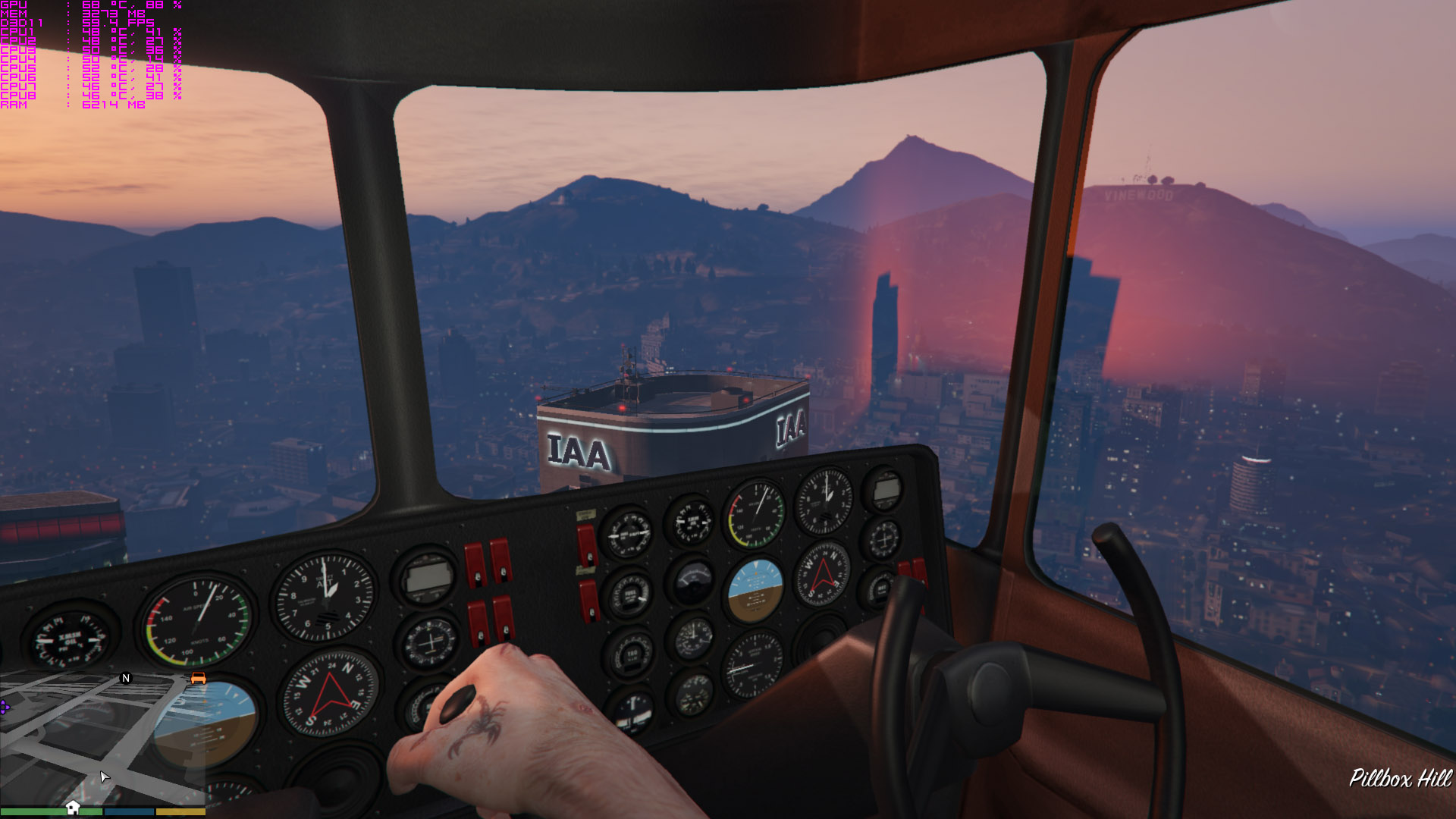Viewport: 1456px width, 819px height.
Task: Select the orange car blip on minimap
Action: [198, 678]
